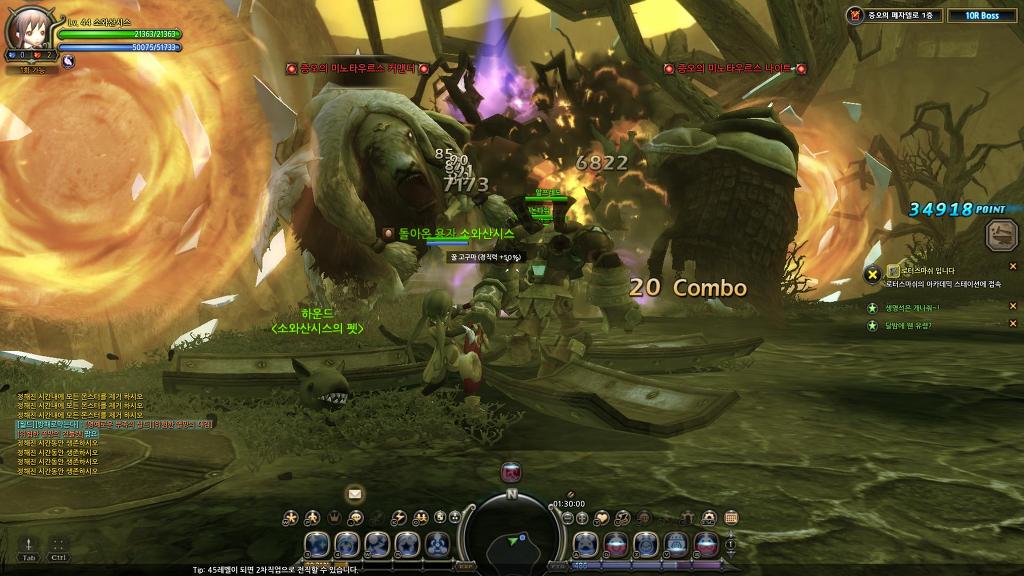1024x576 pixels.
Task: Open the crown menu icon
Action: point(333,517)
